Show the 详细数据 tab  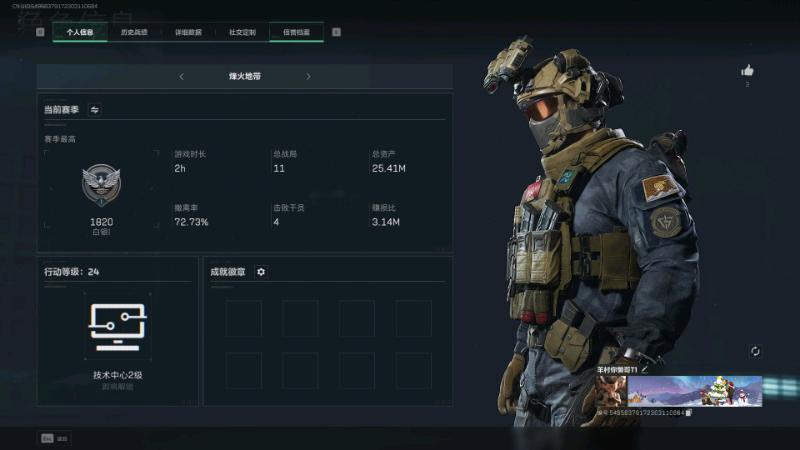188,32
